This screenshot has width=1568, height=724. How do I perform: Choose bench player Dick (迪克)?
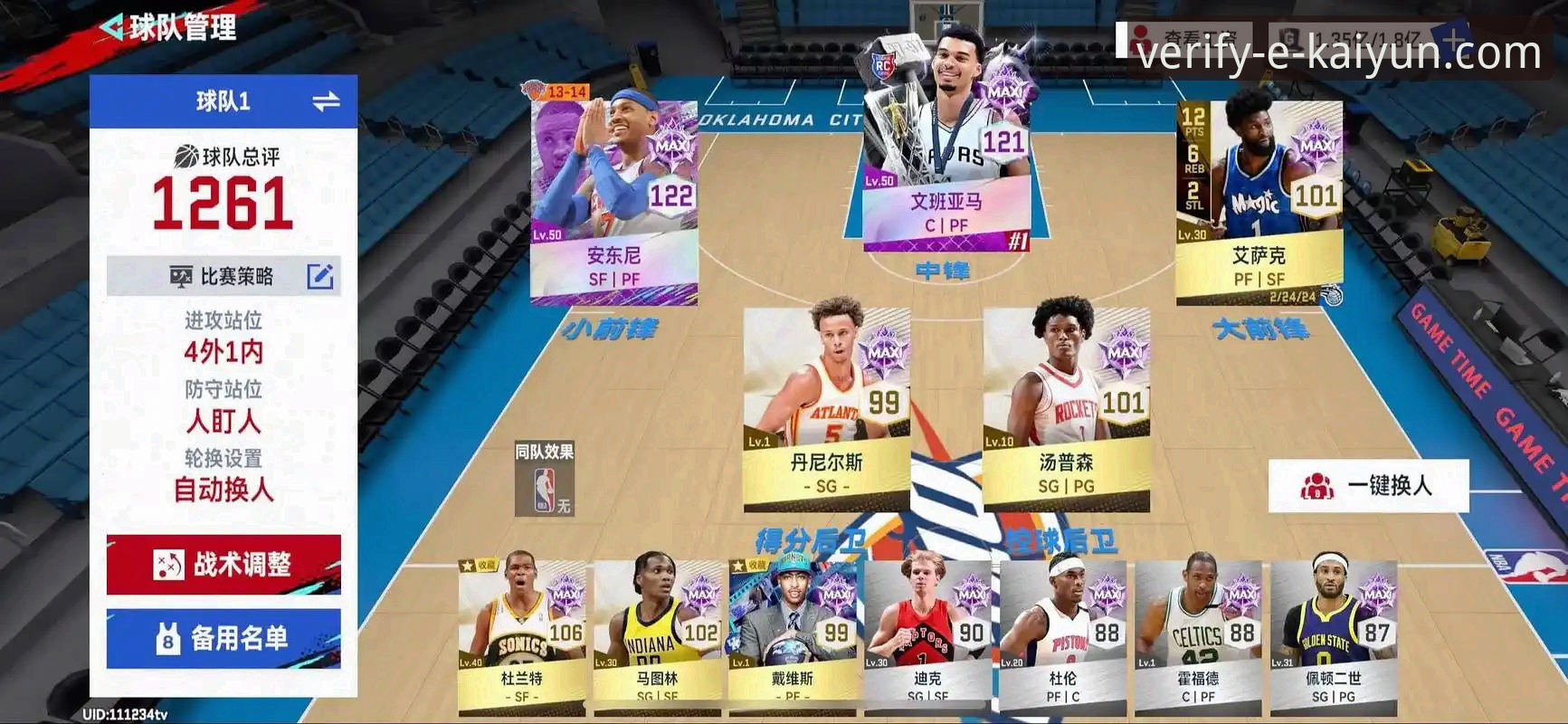pos(927,633)
